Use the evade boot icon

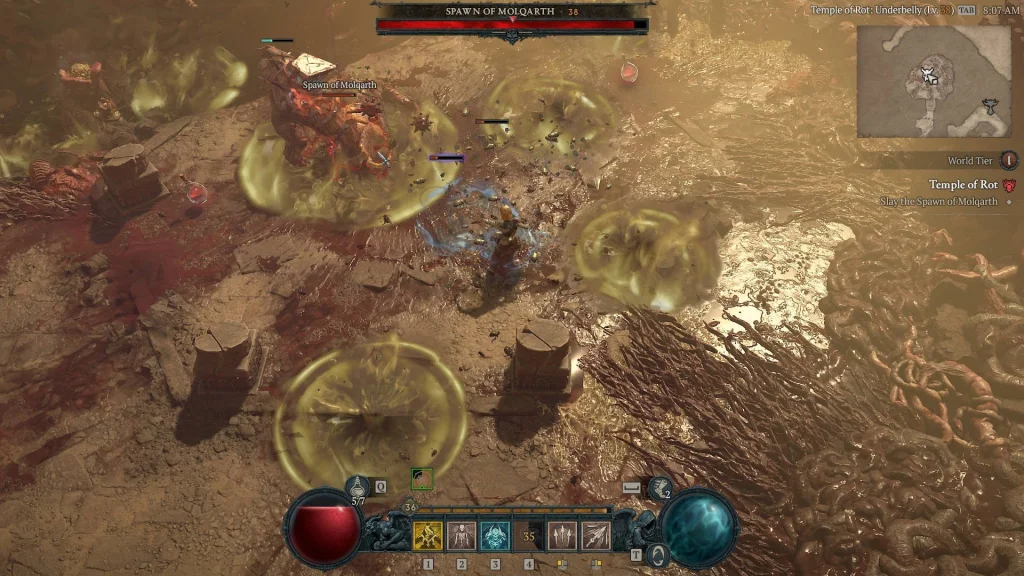[661, 488]
